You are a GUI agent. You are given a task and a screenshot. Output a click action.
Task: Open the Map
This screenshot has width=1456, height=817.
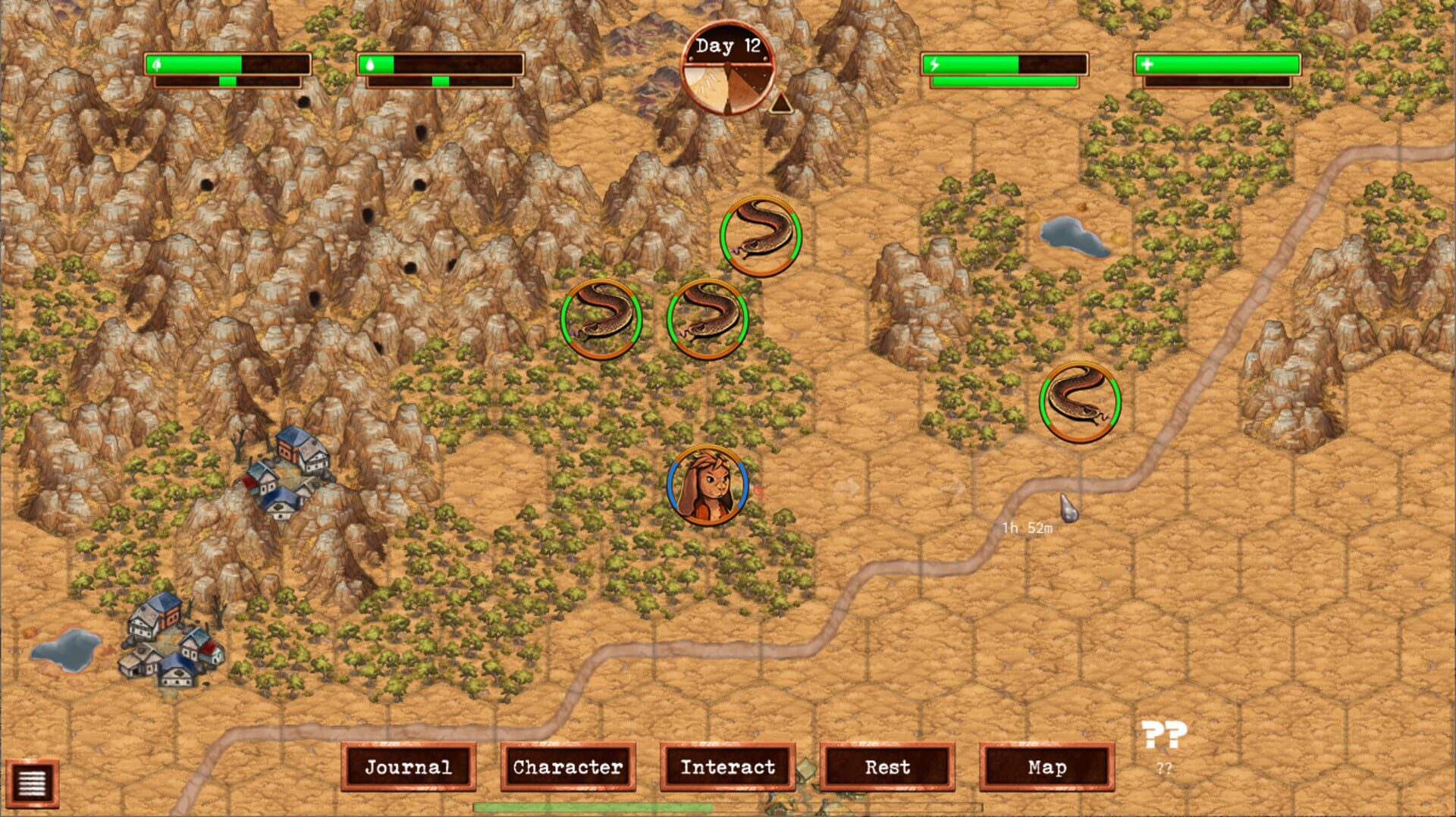(1048, 768)
